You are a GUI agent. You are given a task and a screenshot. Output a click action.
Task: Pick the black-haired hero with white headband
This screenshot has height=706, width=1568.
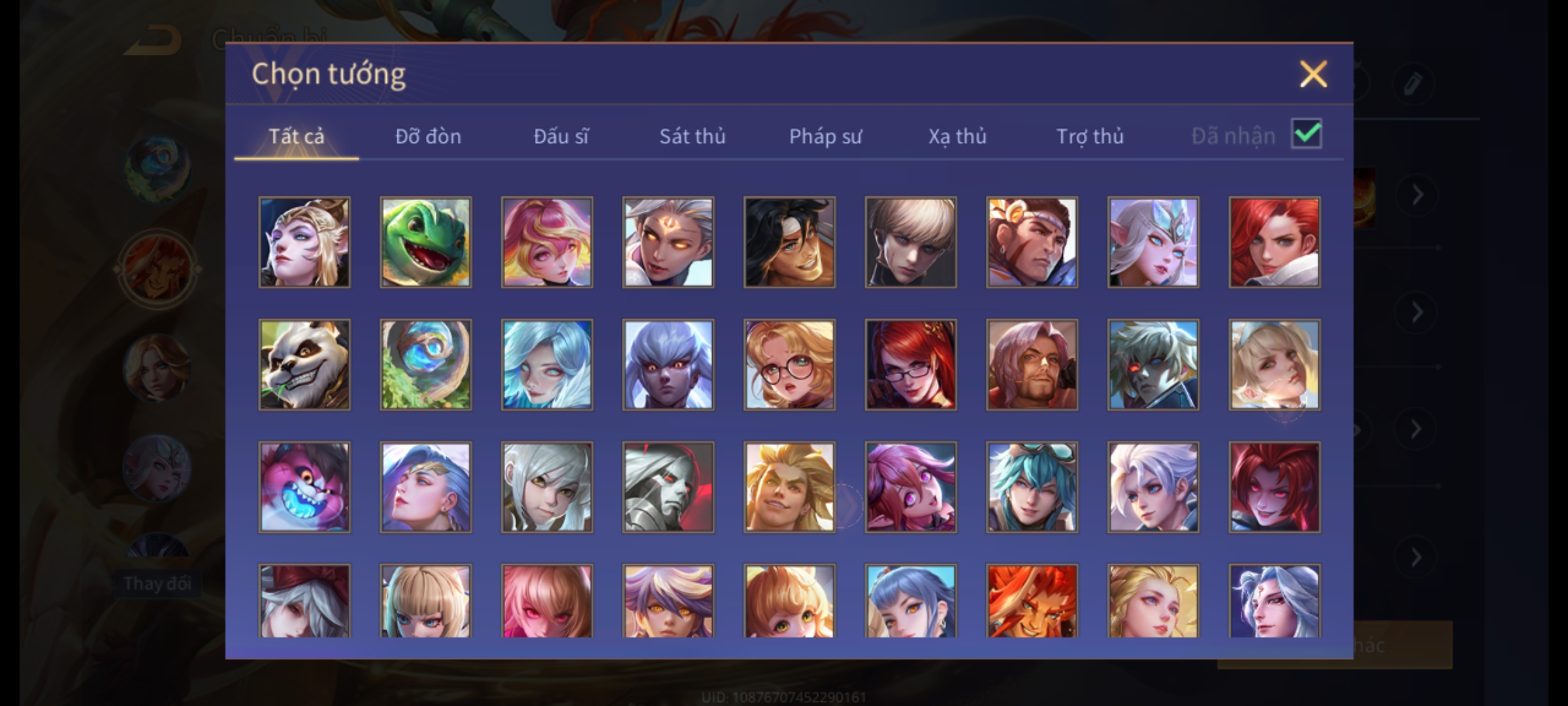[x=789, y=243]
